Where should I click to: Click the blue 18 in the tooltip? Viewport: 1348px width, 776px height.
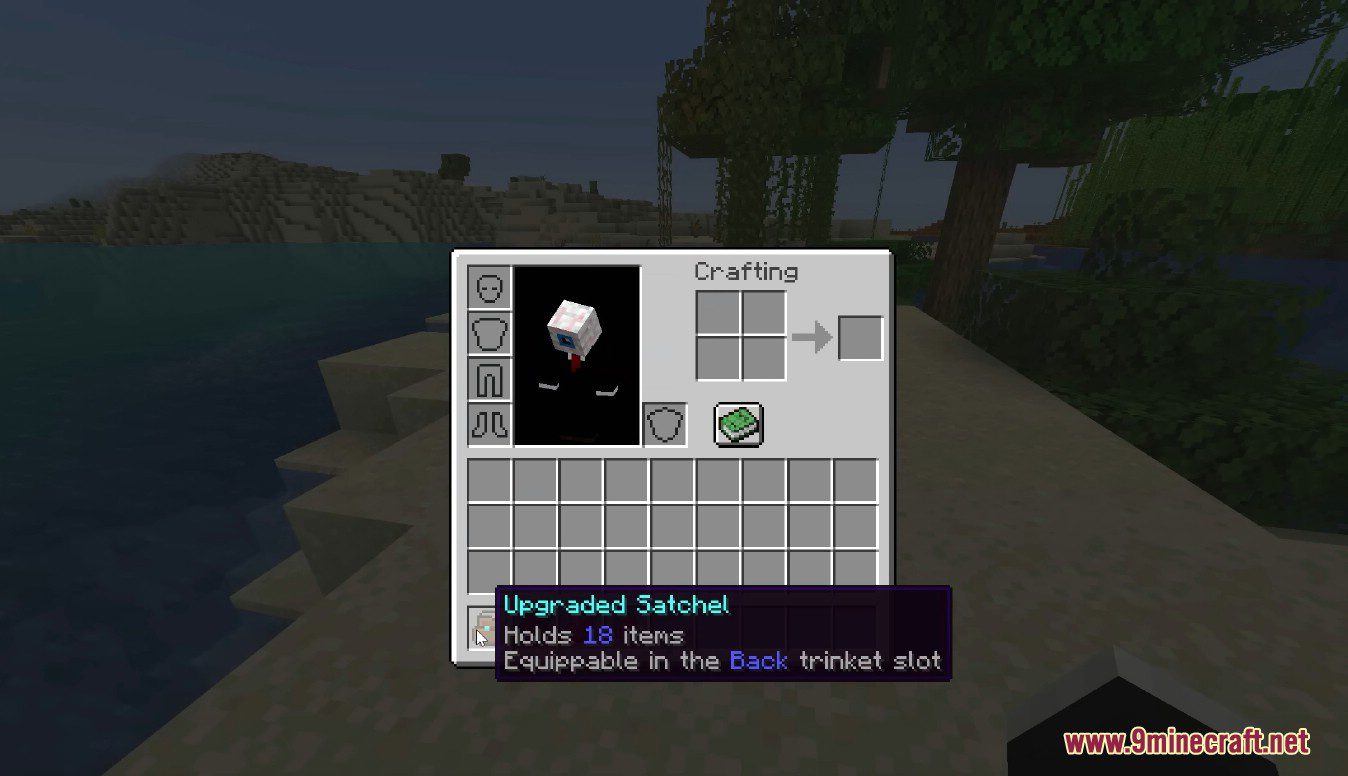point(597,634)
